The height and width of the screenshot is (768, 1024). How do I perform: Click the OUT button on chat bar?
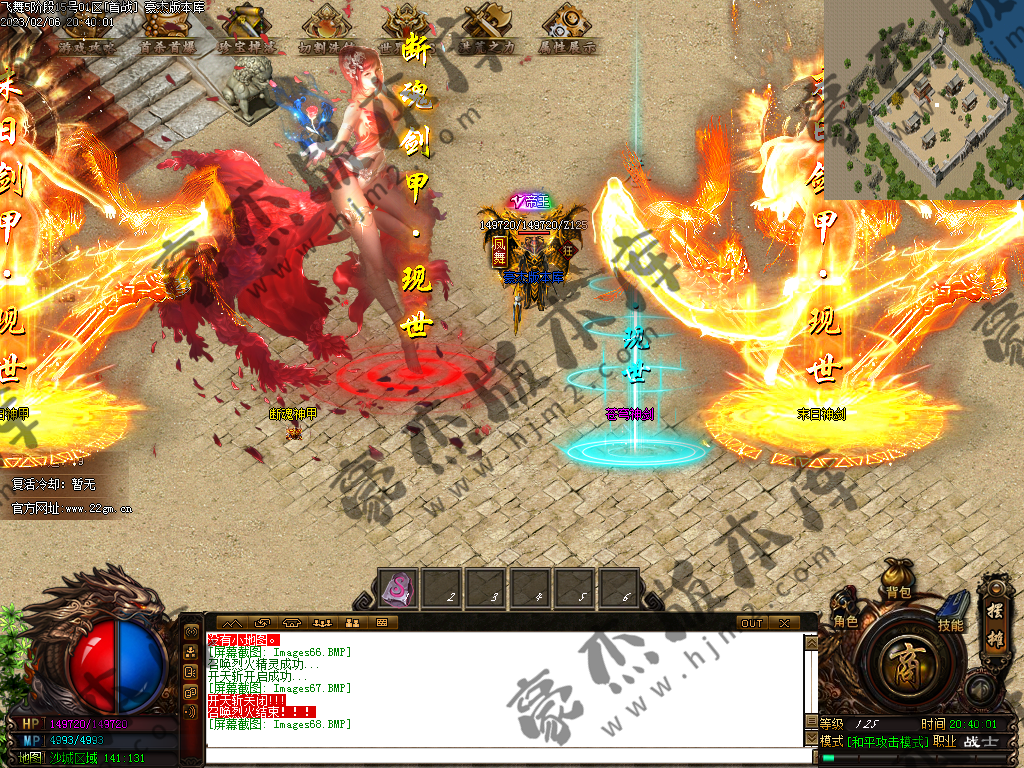tap(751, 623)
